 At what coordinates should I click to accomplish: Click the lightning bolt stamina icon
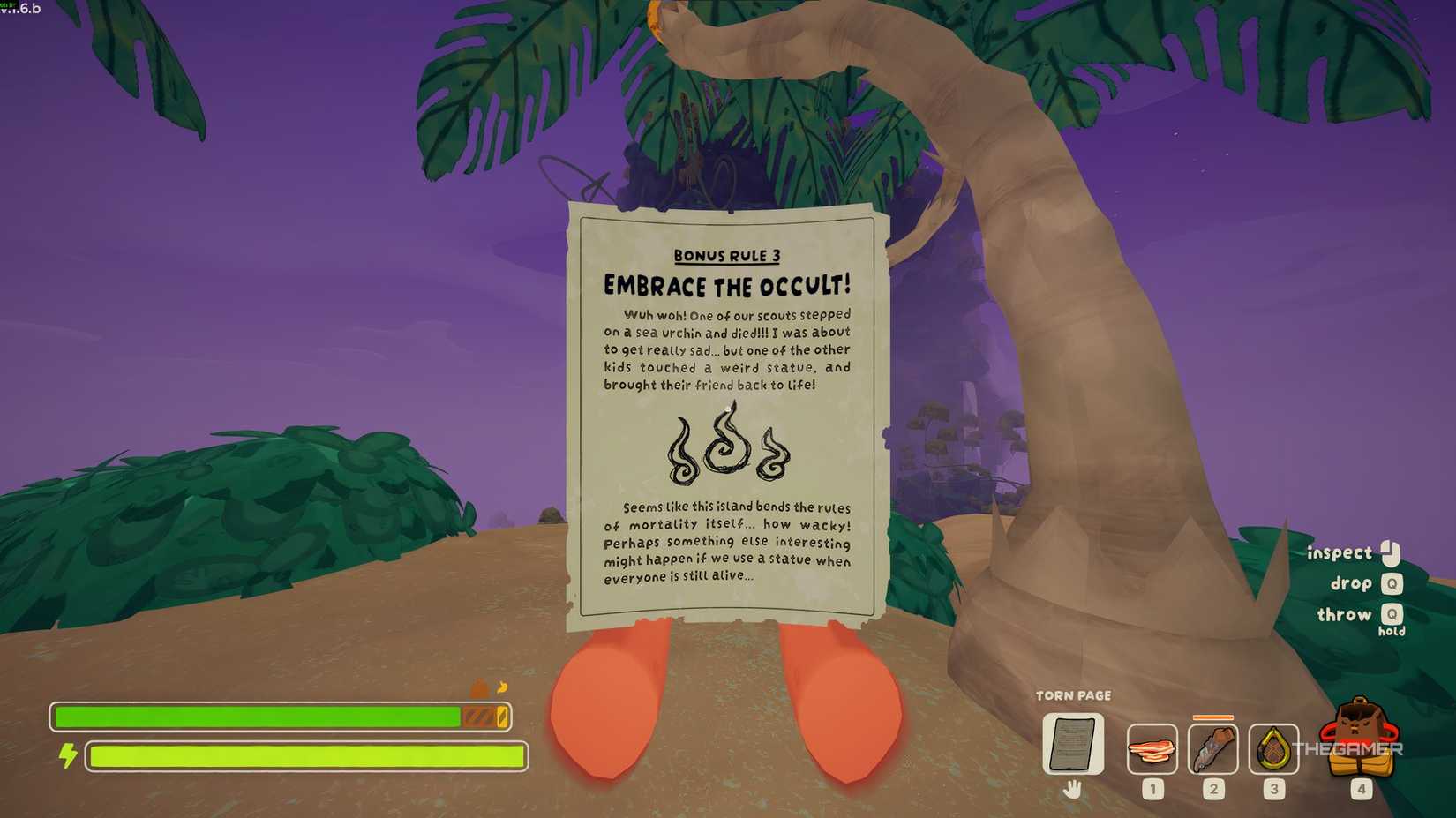[x=69, y=754]
